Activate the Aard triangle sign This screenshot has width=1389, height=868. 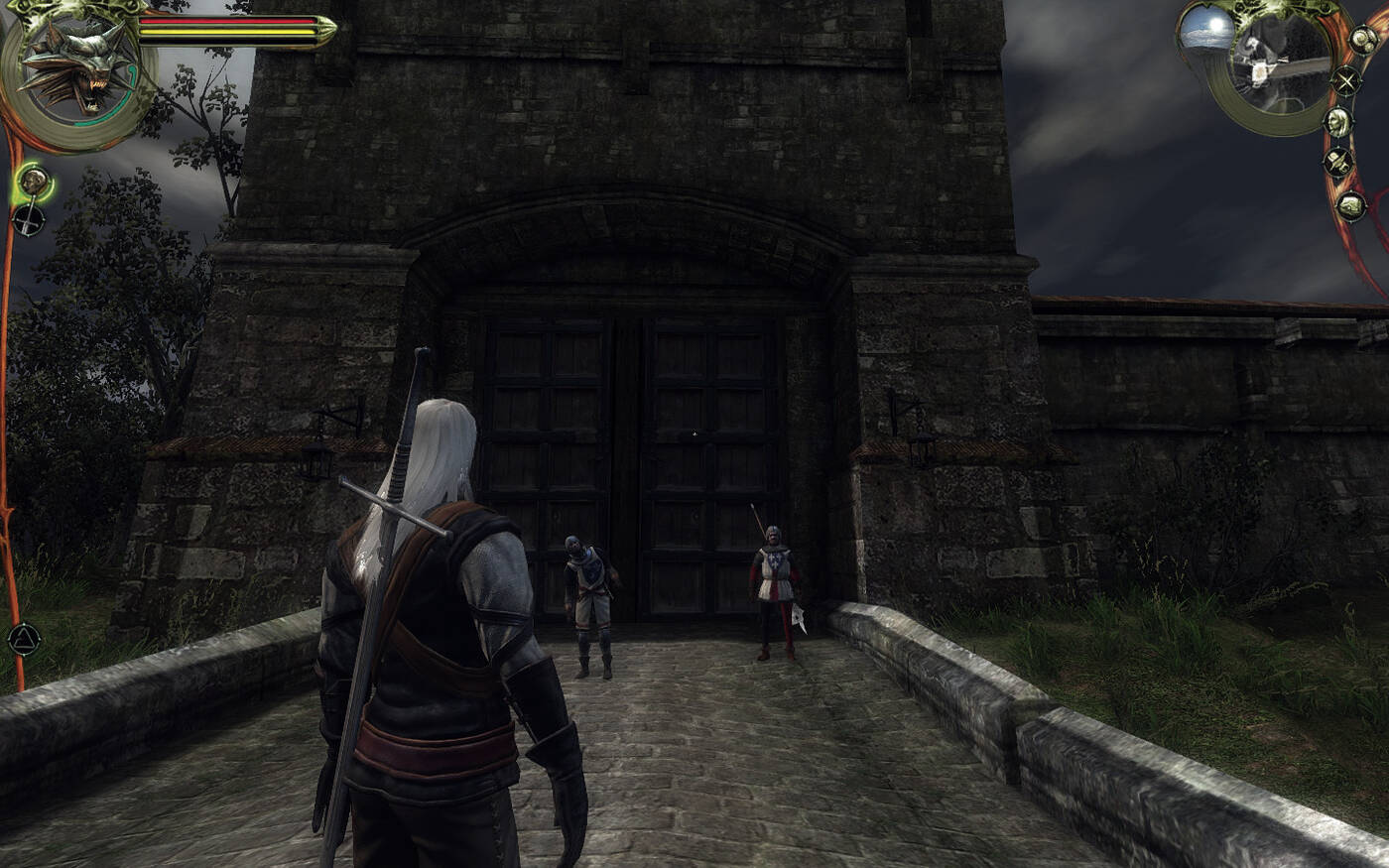pyautogui.click(x=23, y=640)
